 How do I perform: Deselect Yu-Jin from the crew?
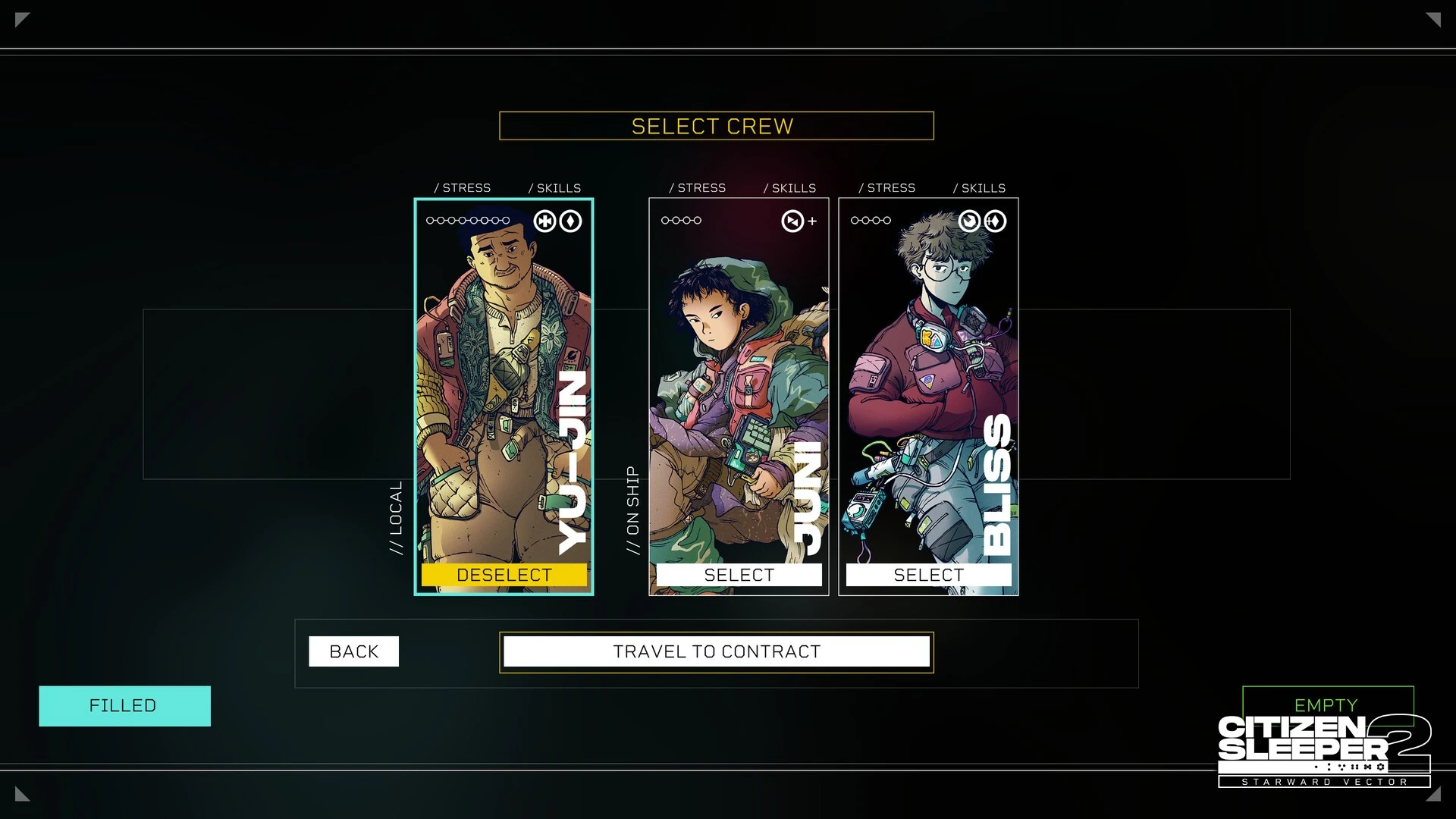(504, 575)
